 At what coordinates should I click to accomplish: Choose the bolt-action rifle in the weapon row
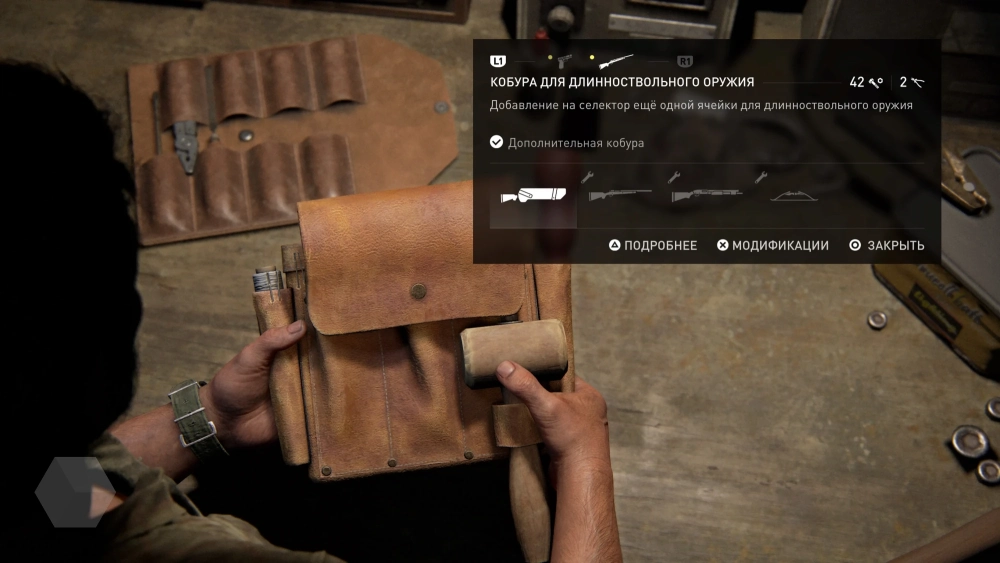pos(620,194)
